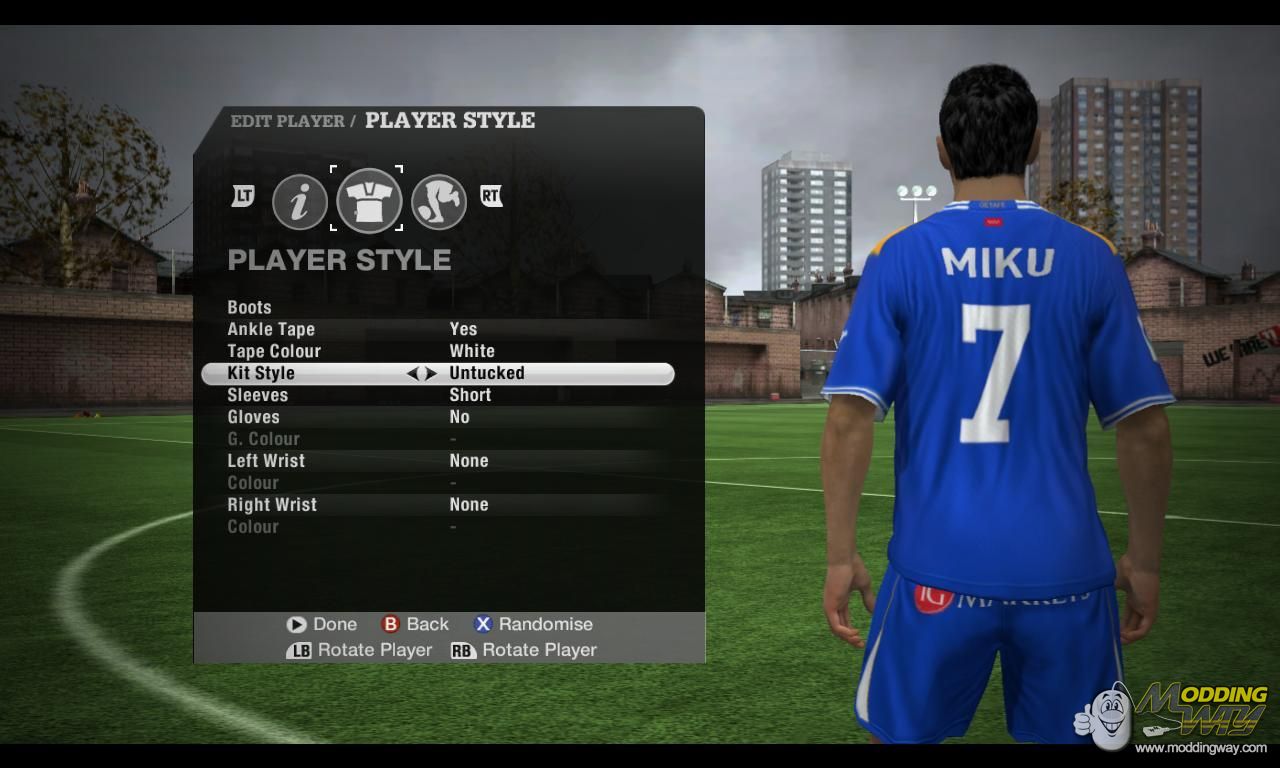This screenshot has width=1280, height=768.
Task: Switch to the kicking player tab
Action: (x=439, y=202)
